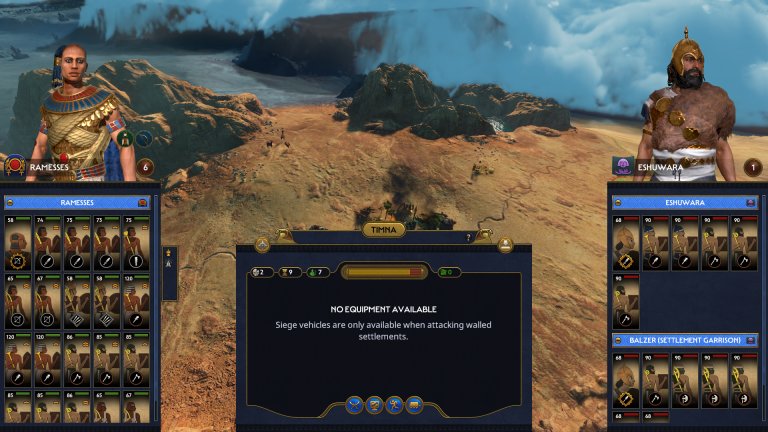Click the green archer icon beside Ramesses' portrait
768x432 pixels.
pyautogui.click(x=127, y=139)
